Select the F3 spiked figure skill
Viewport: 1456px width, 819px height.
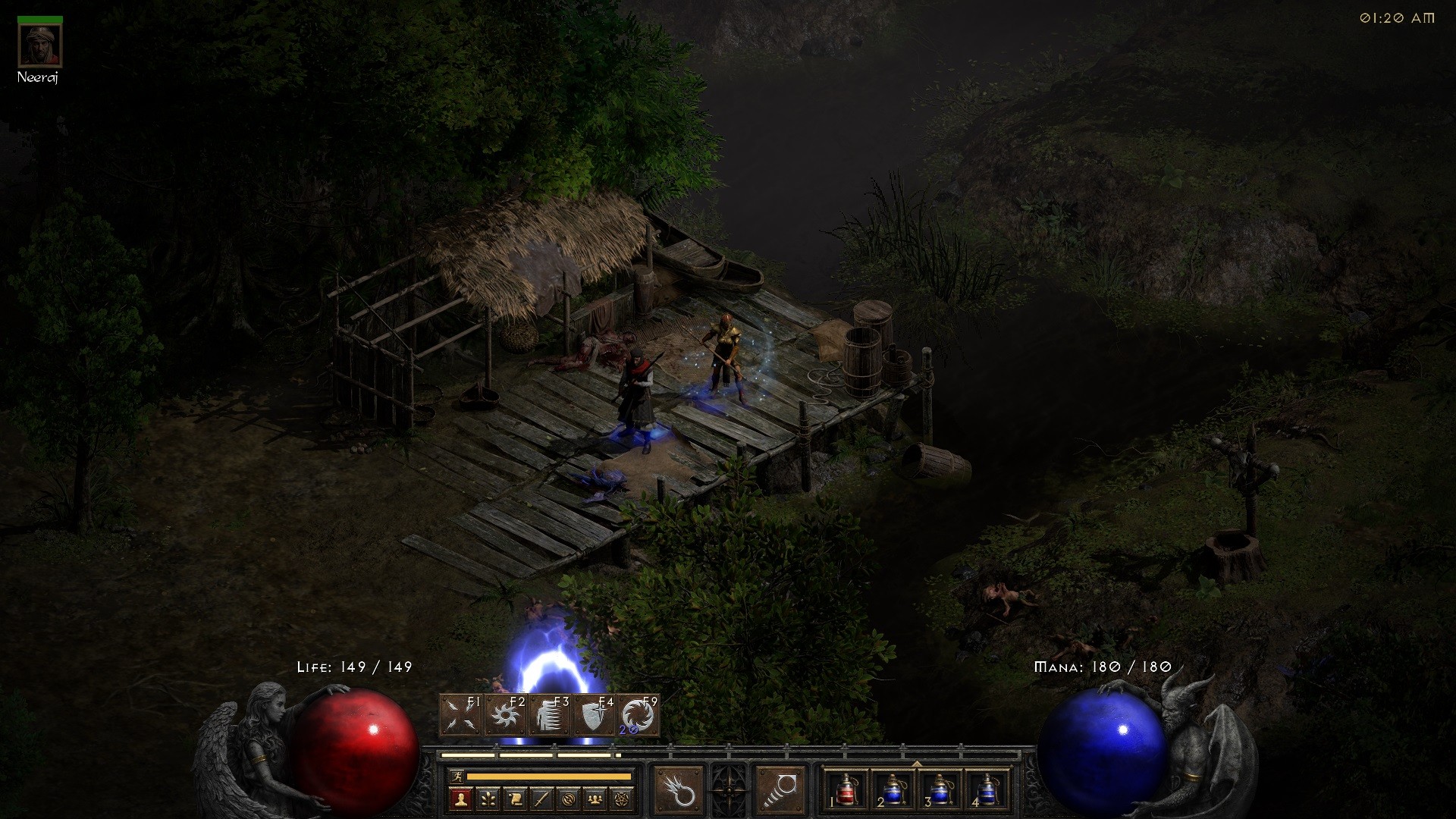[551, 715]
